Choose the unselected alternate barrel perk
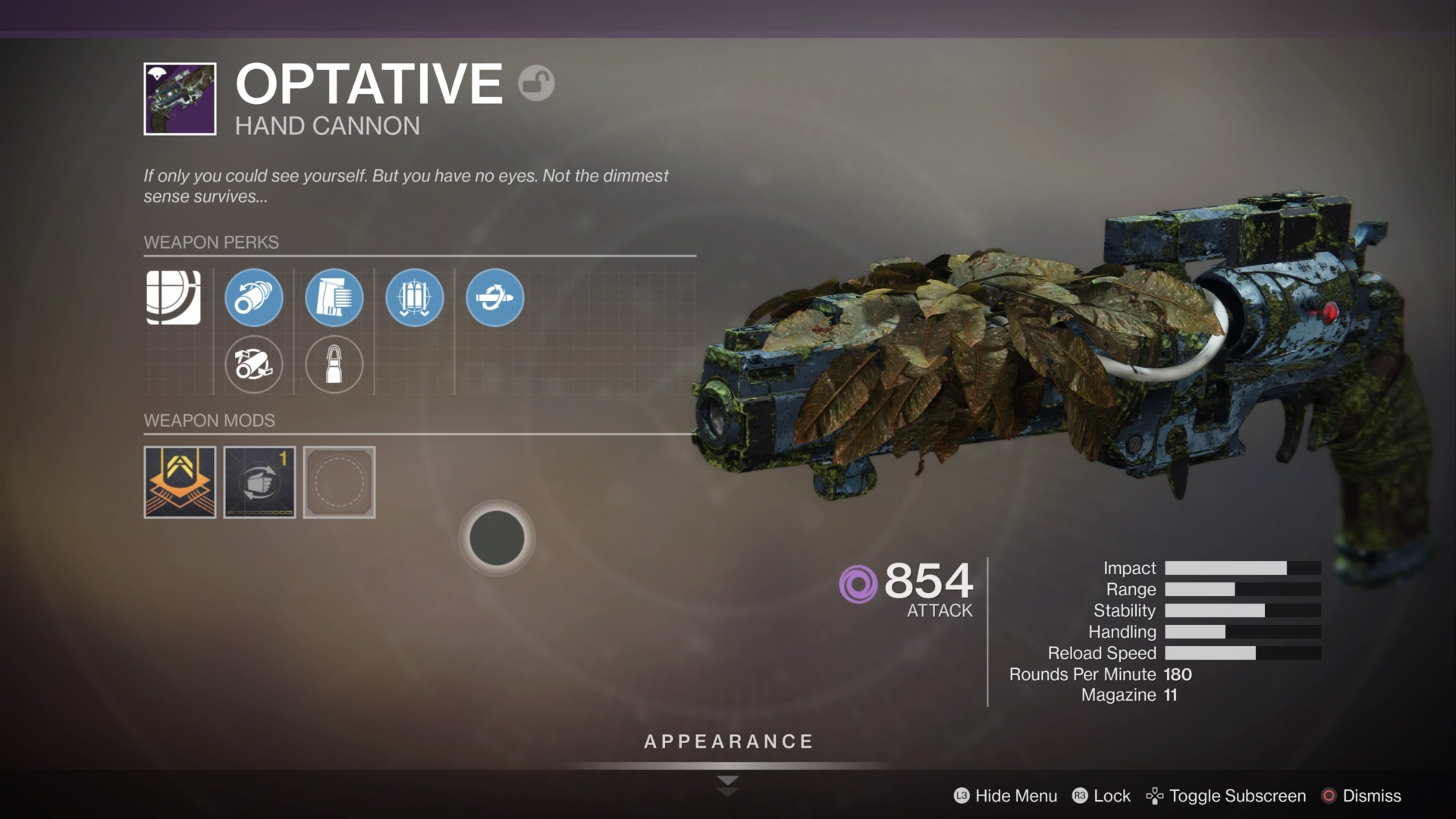Screen dimensions: 1456x819 pyautogui.click(x=254, y=365)
